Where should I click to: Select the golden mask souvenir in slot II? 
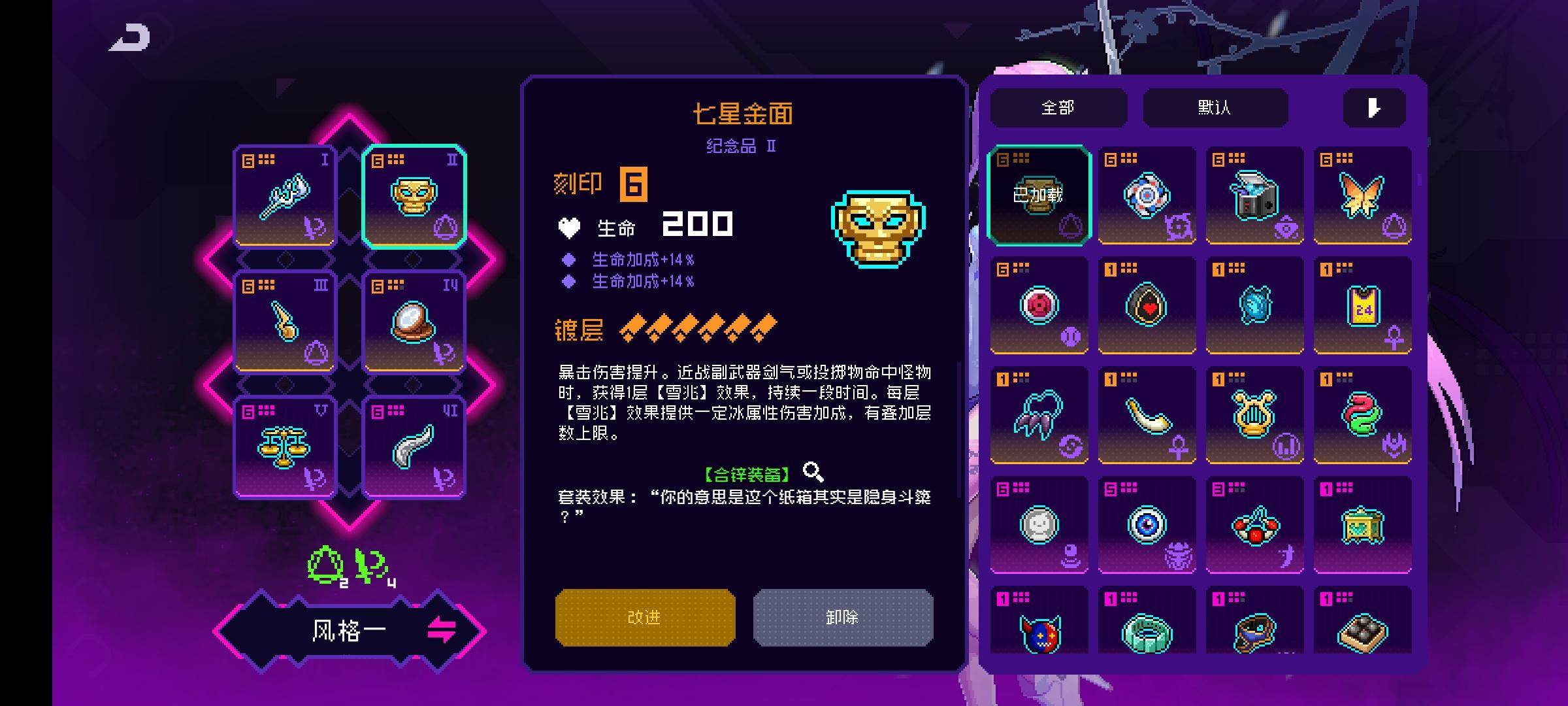[414, 196]
